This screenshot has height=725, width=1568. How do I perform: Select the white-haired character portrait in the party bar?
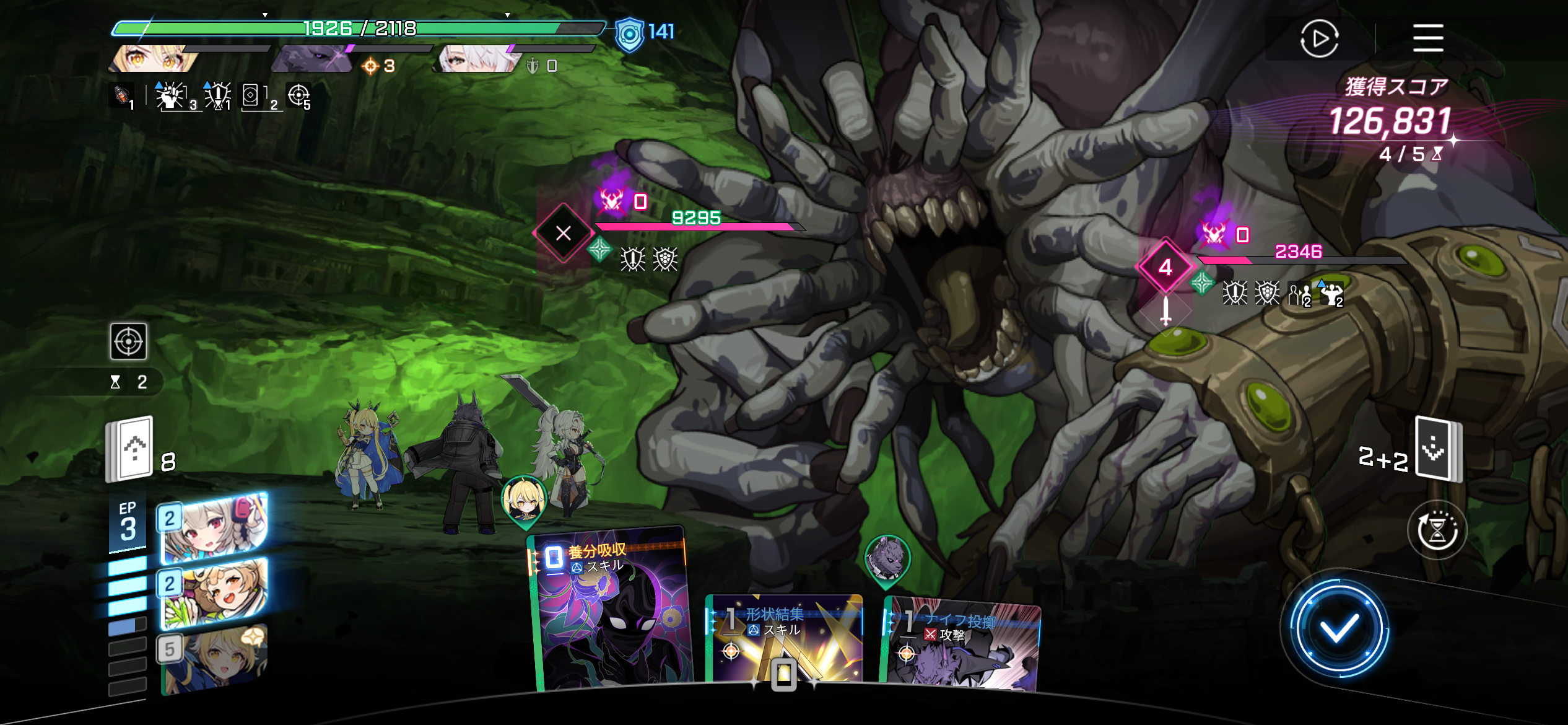[478, 59]
